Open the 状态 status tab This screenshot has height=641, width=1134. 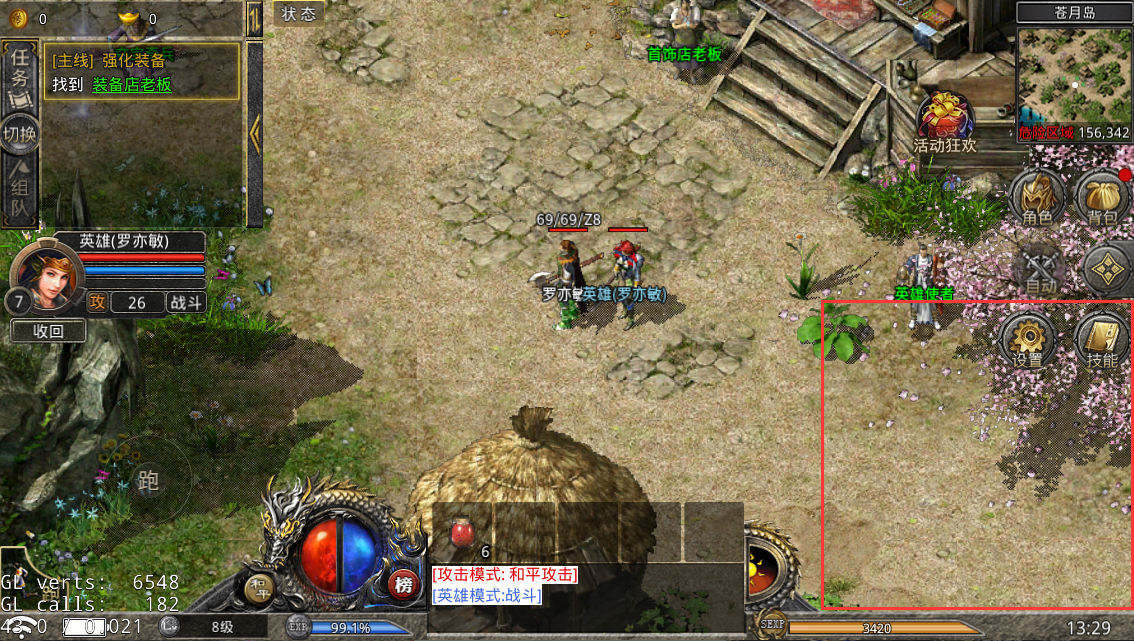(x=298, y=14)
